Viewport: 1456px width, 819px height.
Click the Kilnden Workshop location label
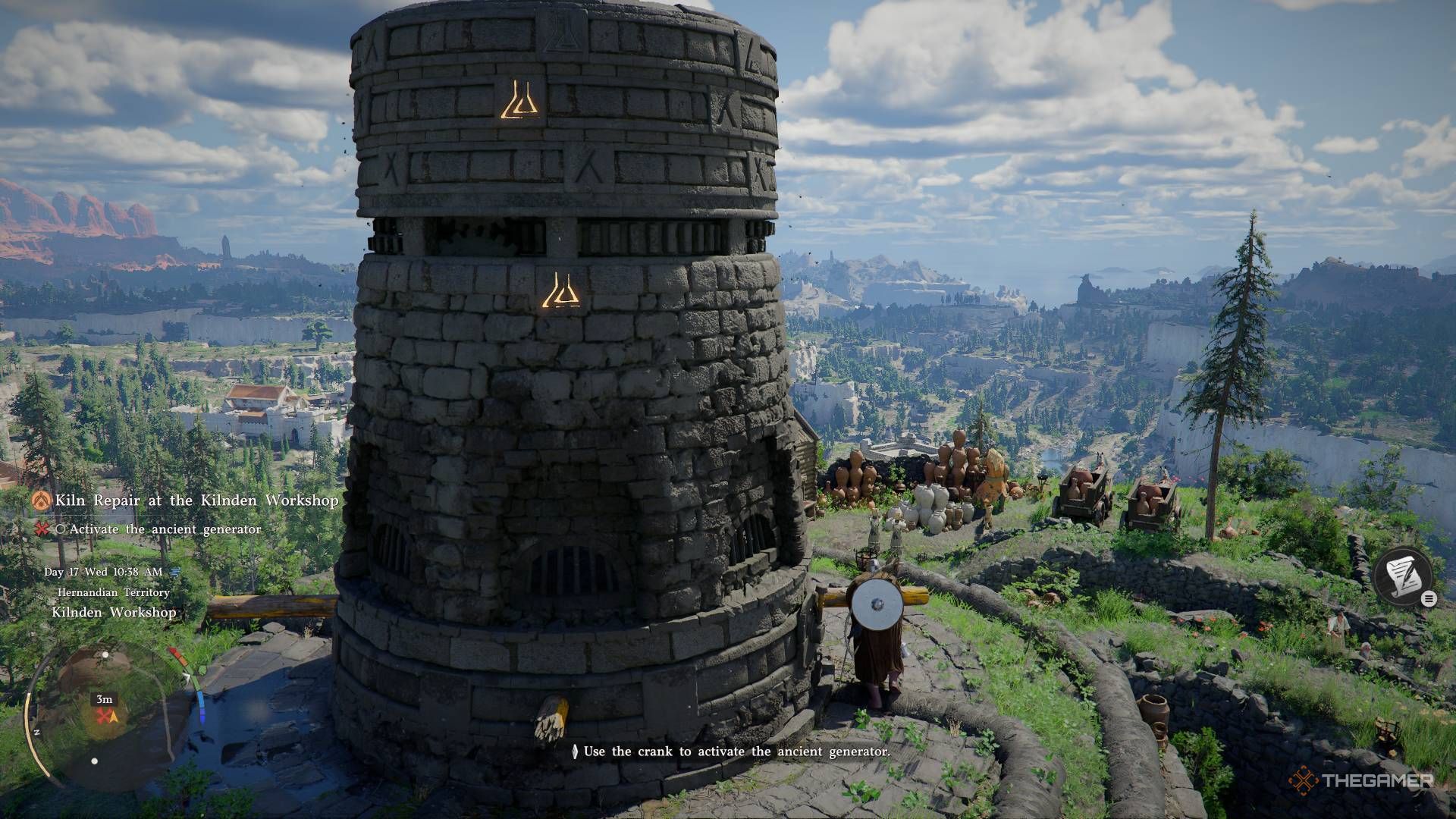click(x=114, y=612)
